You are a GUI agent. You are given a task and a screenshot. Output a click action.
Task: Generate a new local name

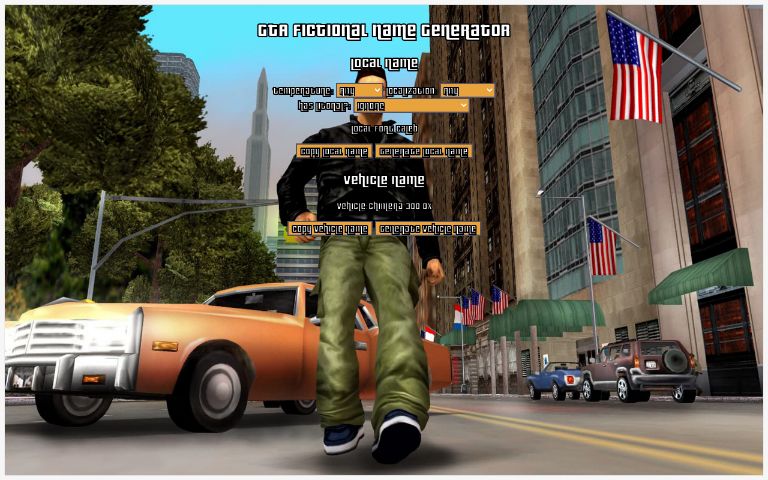424,152
